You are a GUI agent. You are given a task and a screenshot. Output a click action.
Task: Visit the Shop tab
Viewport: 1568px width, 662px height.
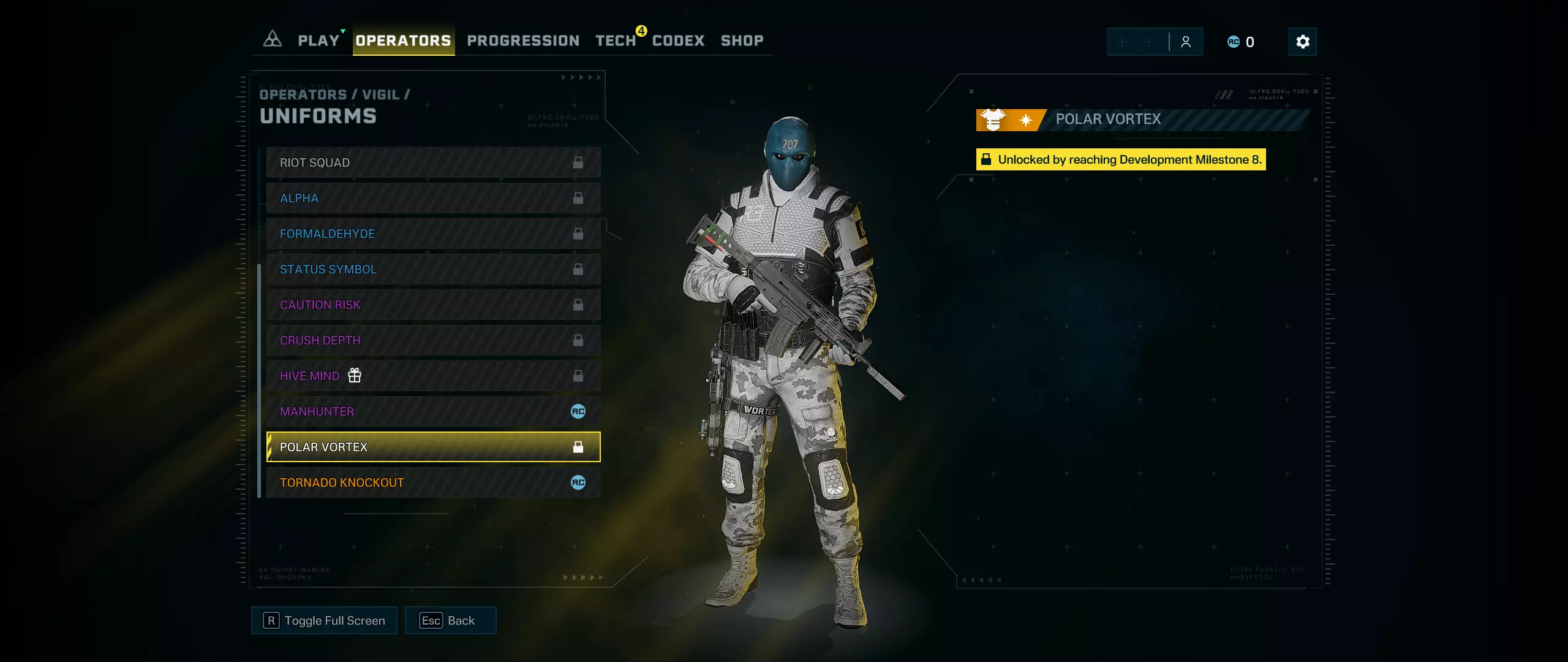(x=742, y=40)
